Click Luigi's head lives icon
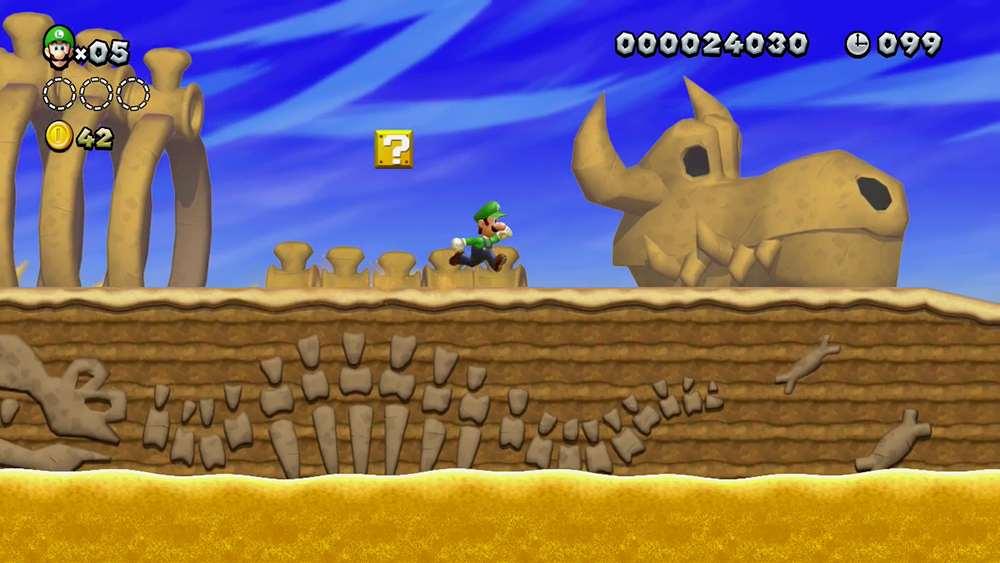Viewport: 1000px width, 563px height. coord(58,47)
